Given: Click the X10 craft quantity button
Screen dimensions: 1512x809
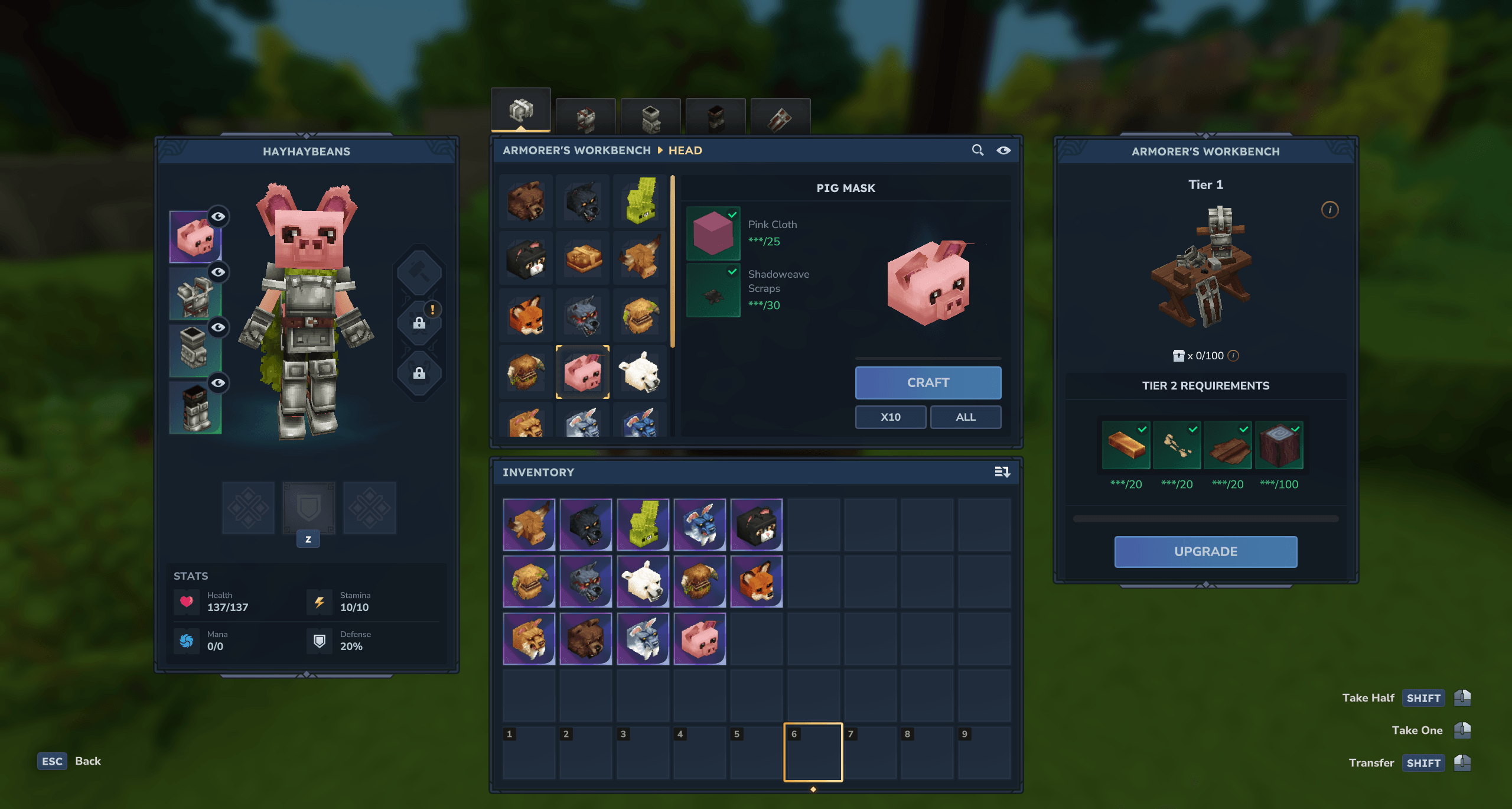Looking at the screenshot, I should click(x=890, y=417).
